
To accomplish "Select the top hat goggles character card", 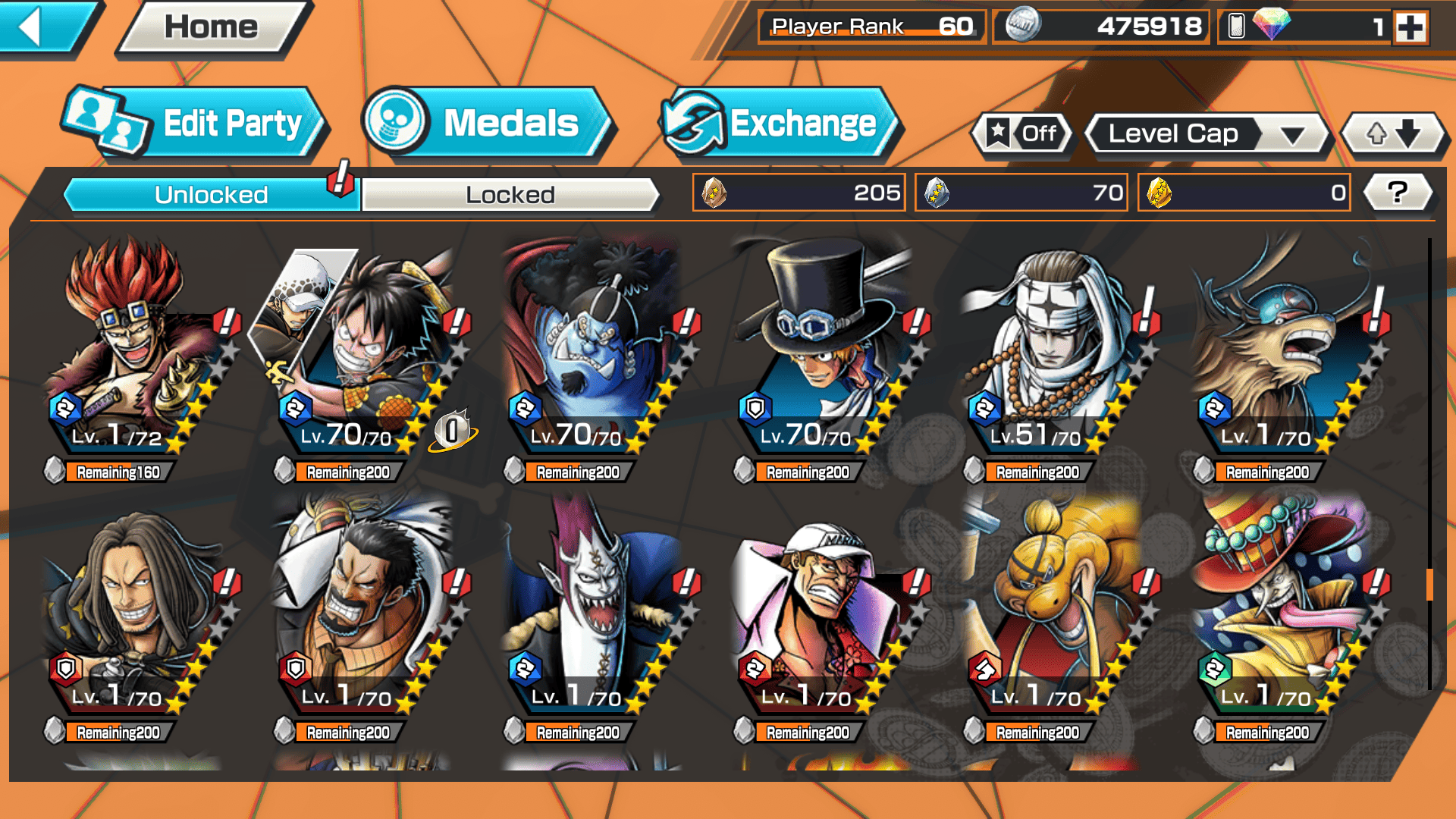I will (825, 349).
